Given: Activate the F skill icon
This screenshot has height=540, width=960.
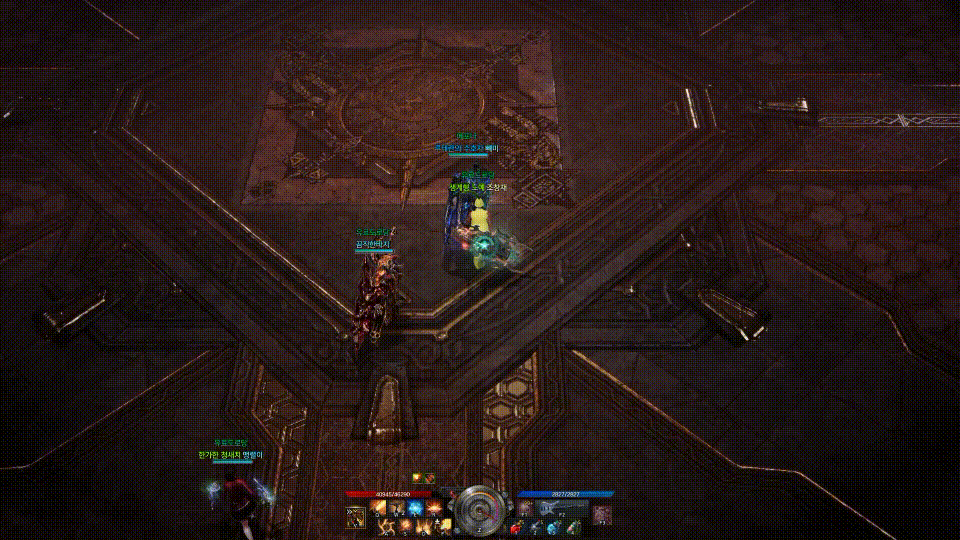Looking at the screenshot, I should 444,526.
